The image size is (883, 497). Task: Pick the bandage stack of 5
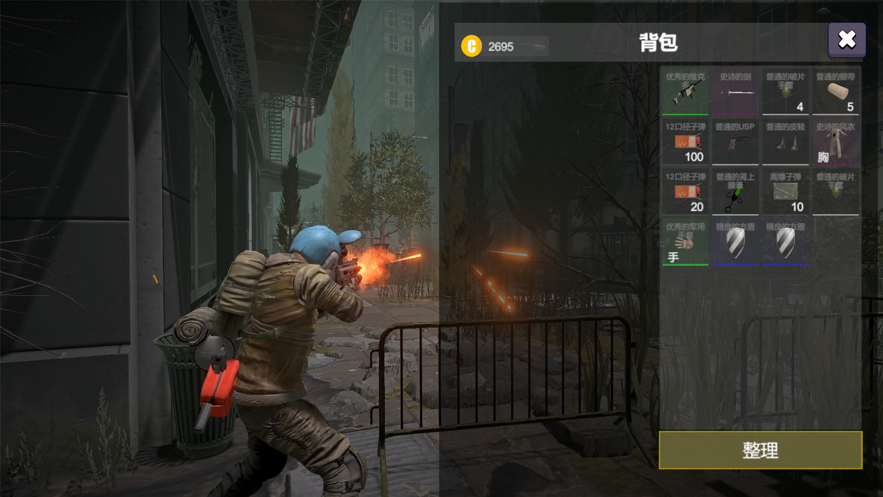835,91
